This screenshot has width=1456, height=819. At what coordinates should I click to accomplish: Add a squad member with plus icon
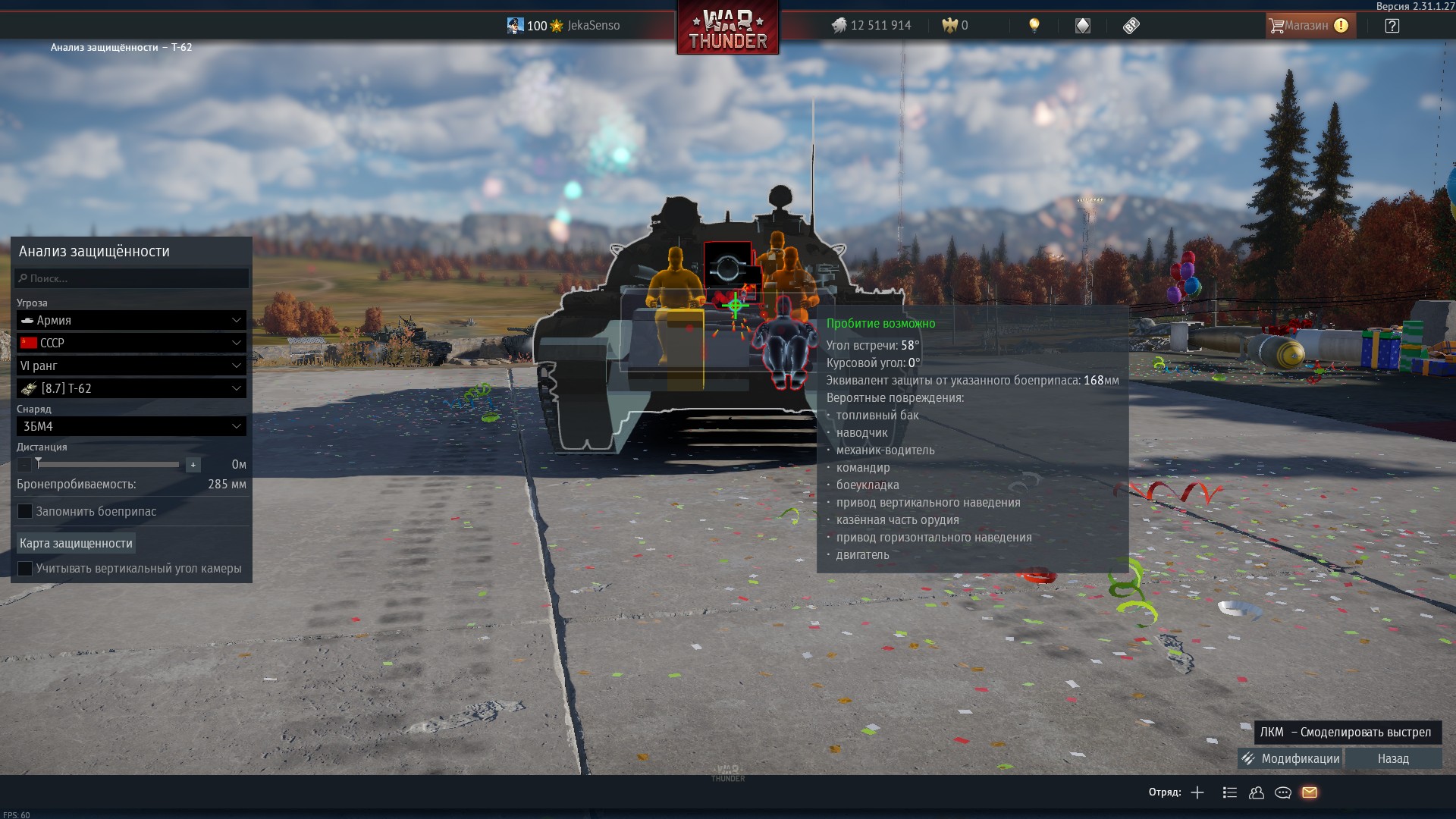click(x=1197, y=792)
